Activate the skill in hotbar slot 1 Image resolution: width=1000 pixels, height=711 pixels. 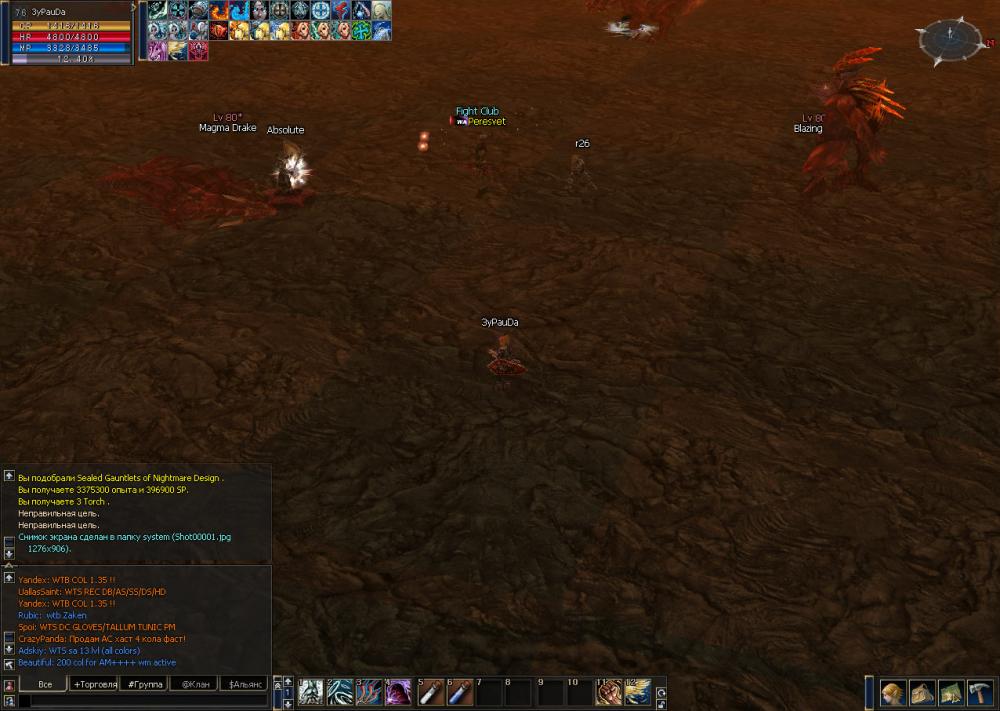(310, 692)
